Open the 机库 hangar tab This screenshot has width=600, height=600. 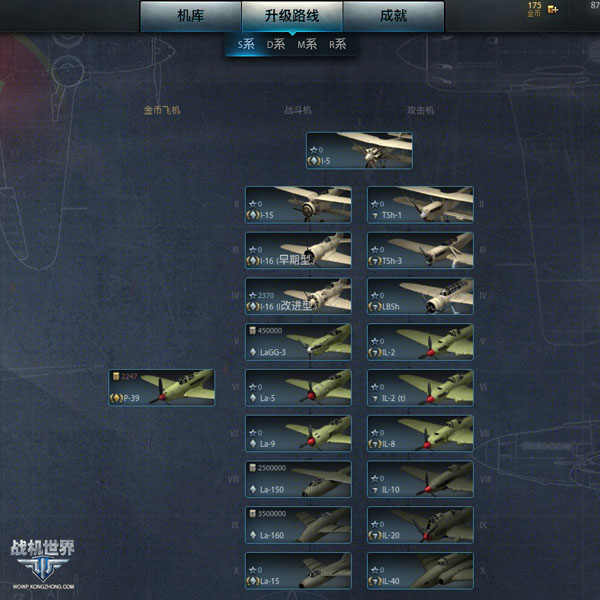click(x=190, y=16)
